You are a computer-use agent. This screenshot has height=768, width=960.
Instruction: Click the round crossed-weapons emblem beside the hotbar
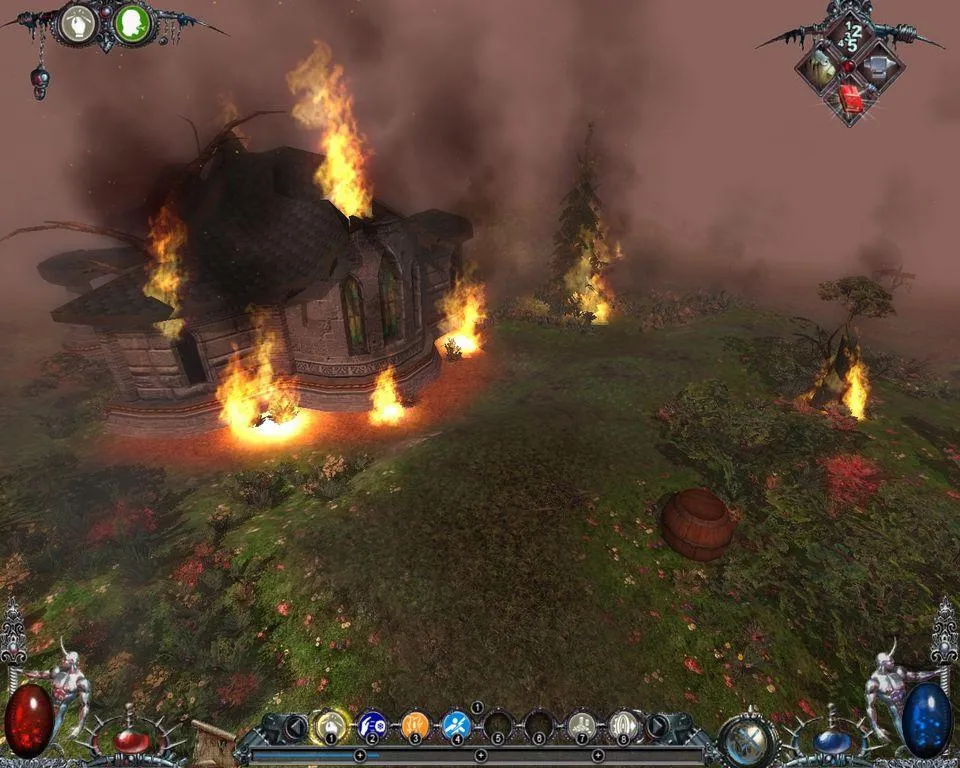(747, 739)
